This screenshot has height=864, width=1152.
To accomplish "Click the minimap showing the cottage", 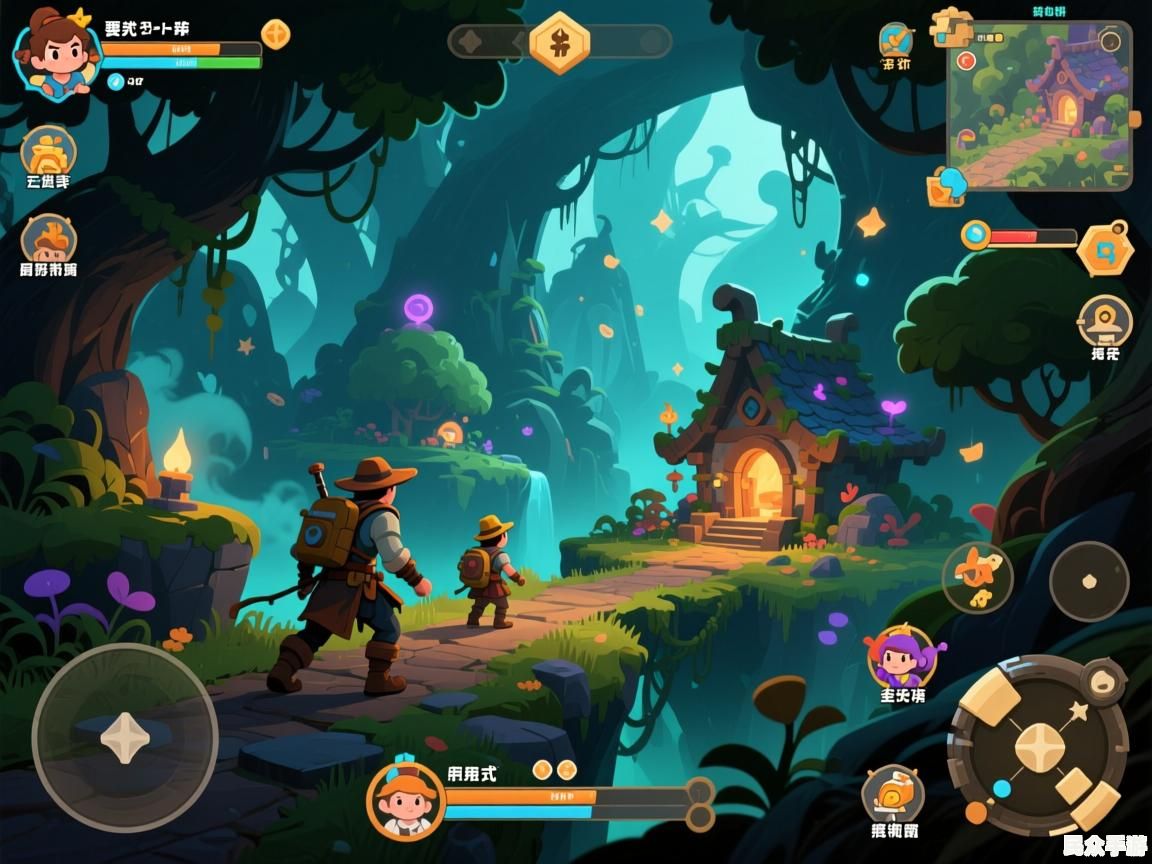I will [1038, 105].
